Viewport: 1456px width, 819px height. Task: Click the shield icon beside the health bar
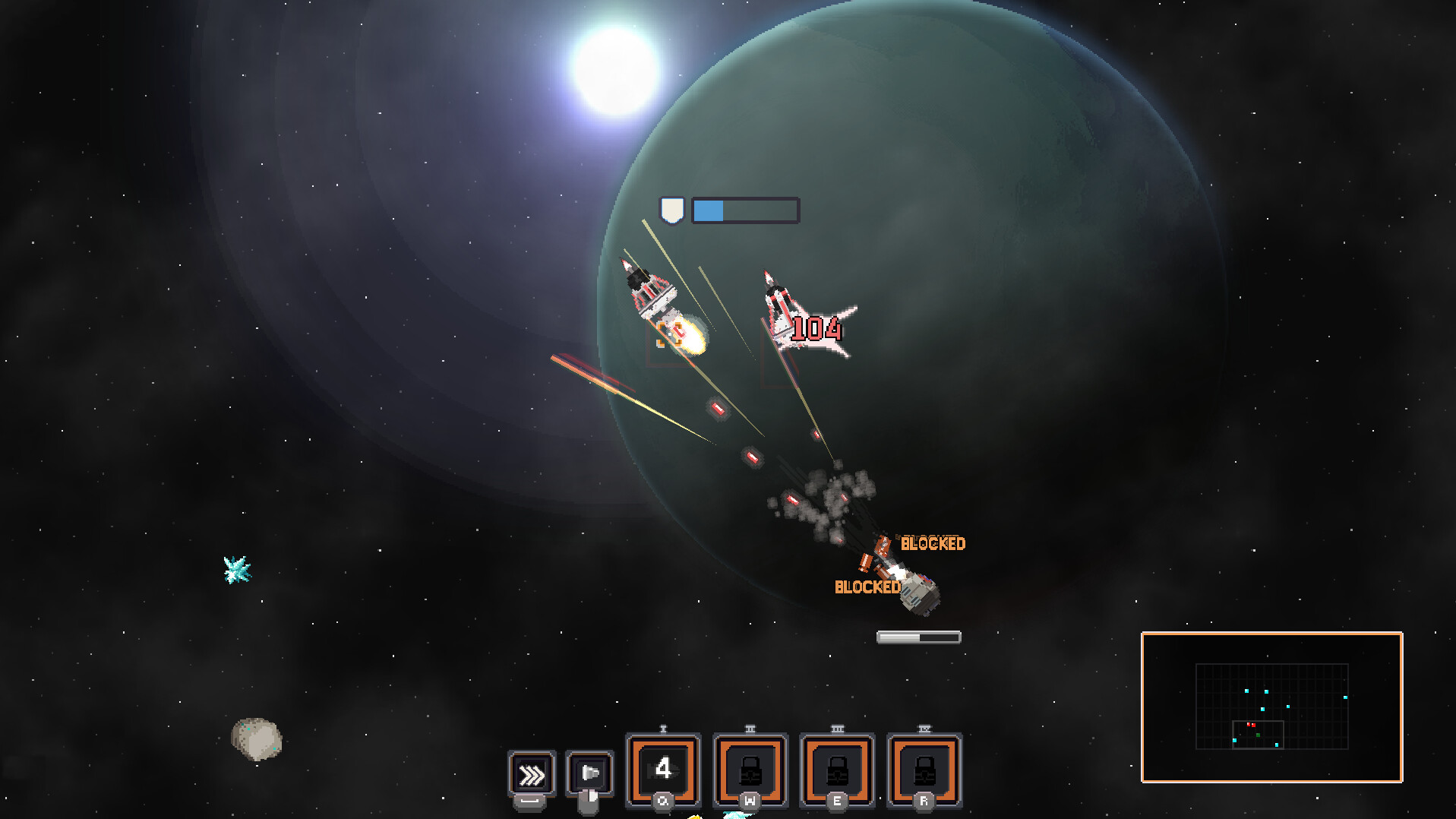click(x=673, y=210)
